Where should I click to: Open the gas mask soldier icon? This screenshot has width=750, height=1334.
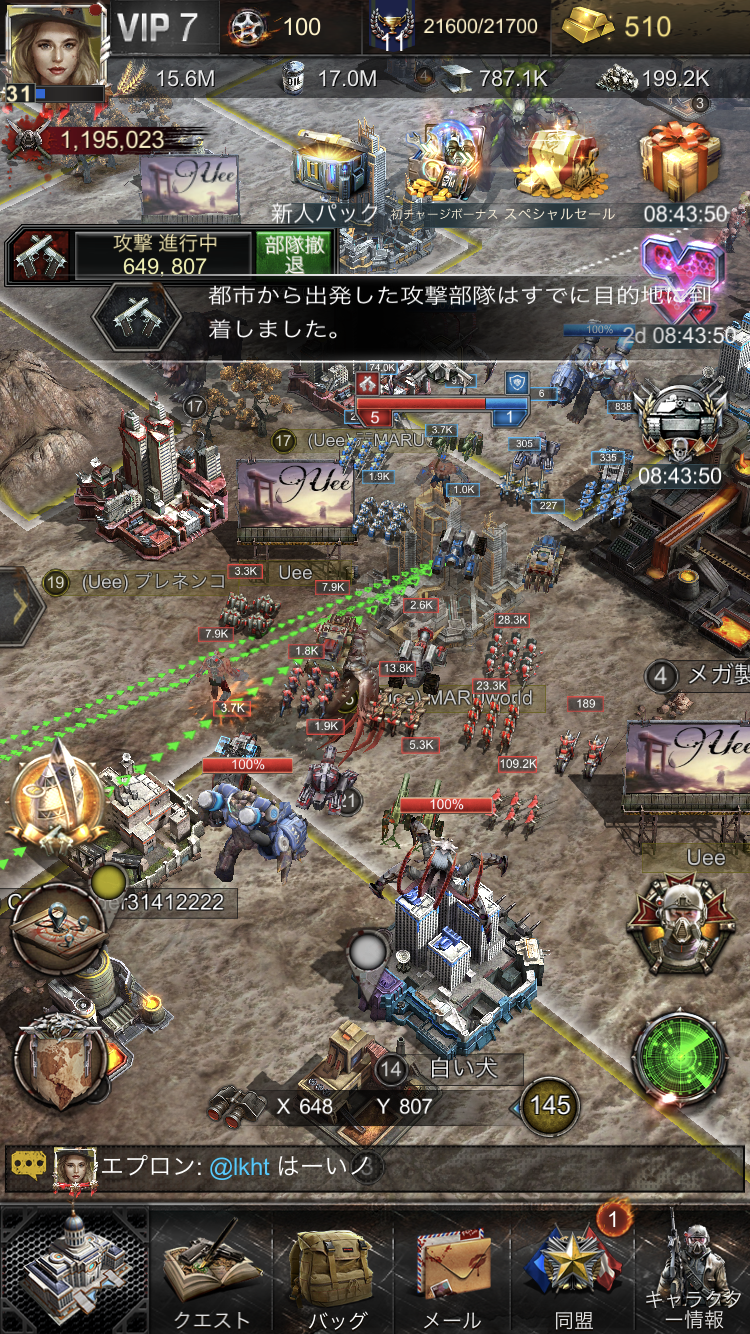681,925
